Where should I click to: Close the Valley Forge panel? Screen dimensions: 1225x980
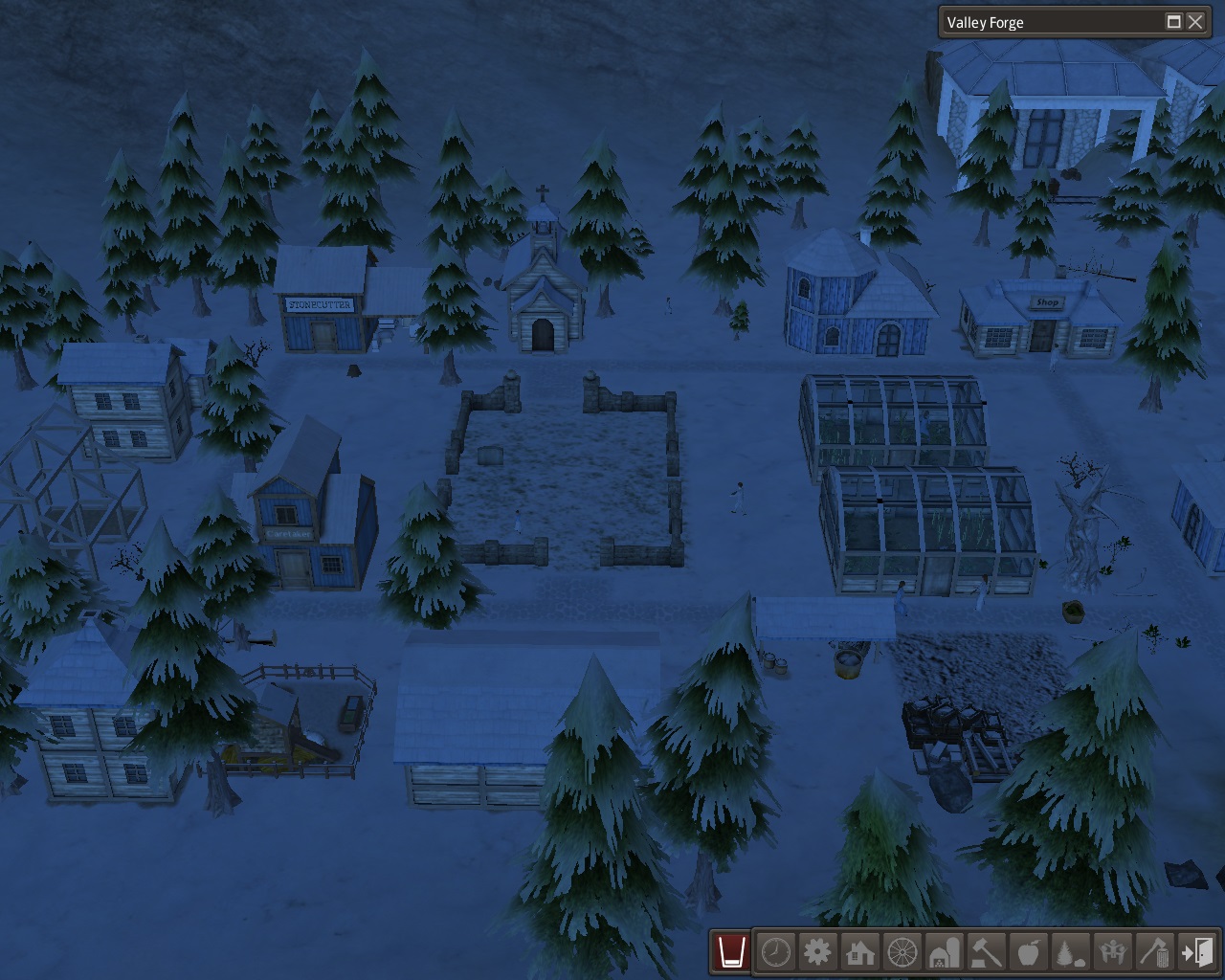[x=1195, y=22]
